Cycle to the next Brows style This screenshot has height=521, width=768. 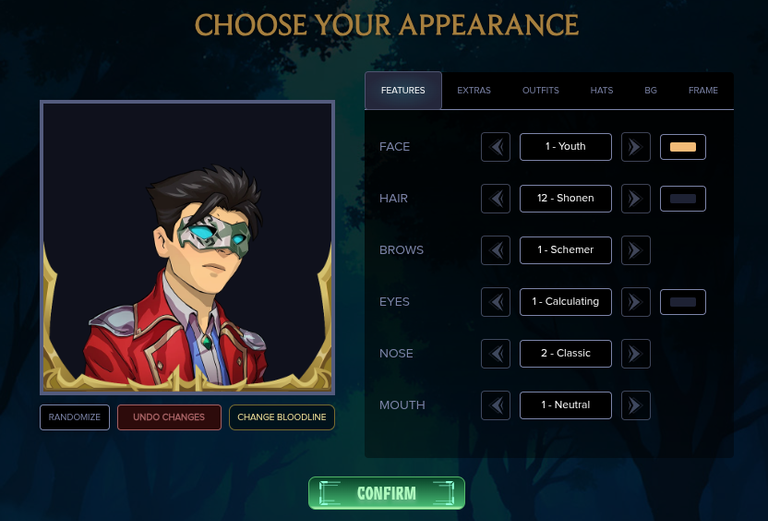(x=635, y=250)
